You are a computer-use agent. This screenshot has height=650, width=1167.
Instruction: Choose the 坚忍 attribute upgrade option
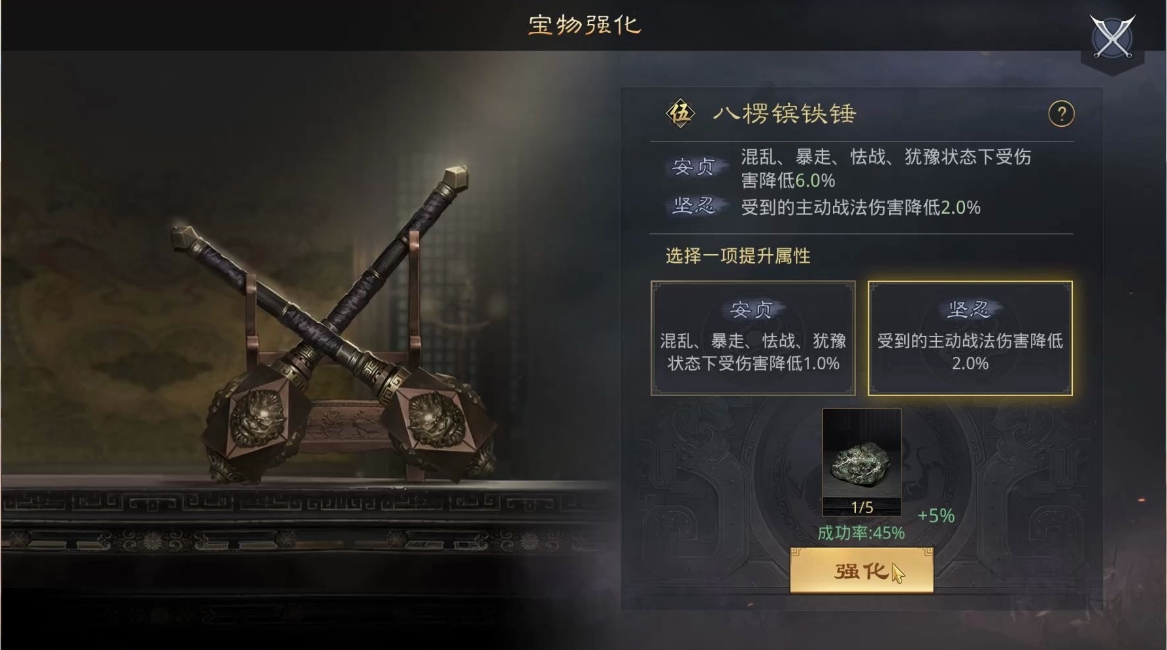pos(969,338)
